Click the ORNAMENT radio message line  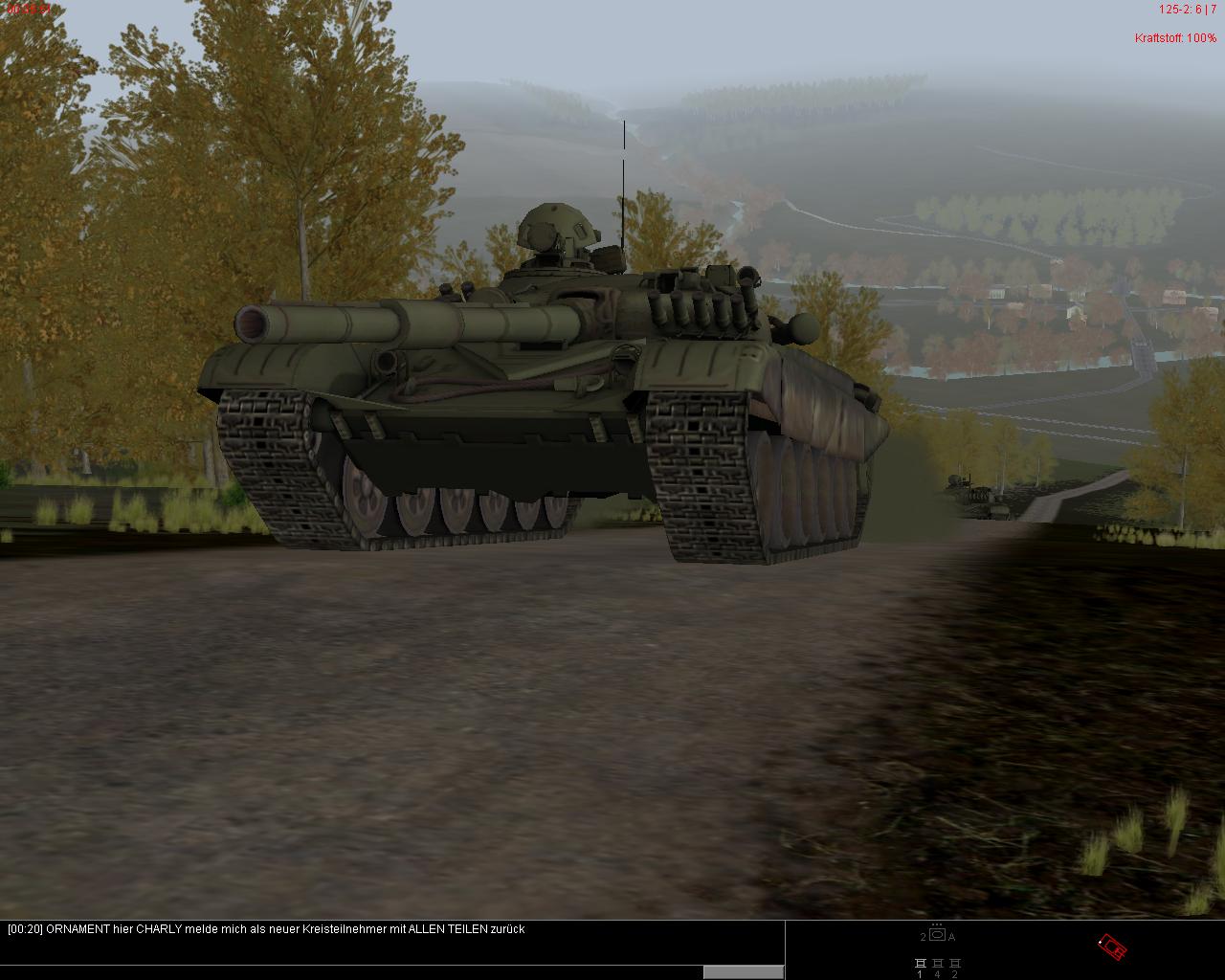click(x=266, y=929)
